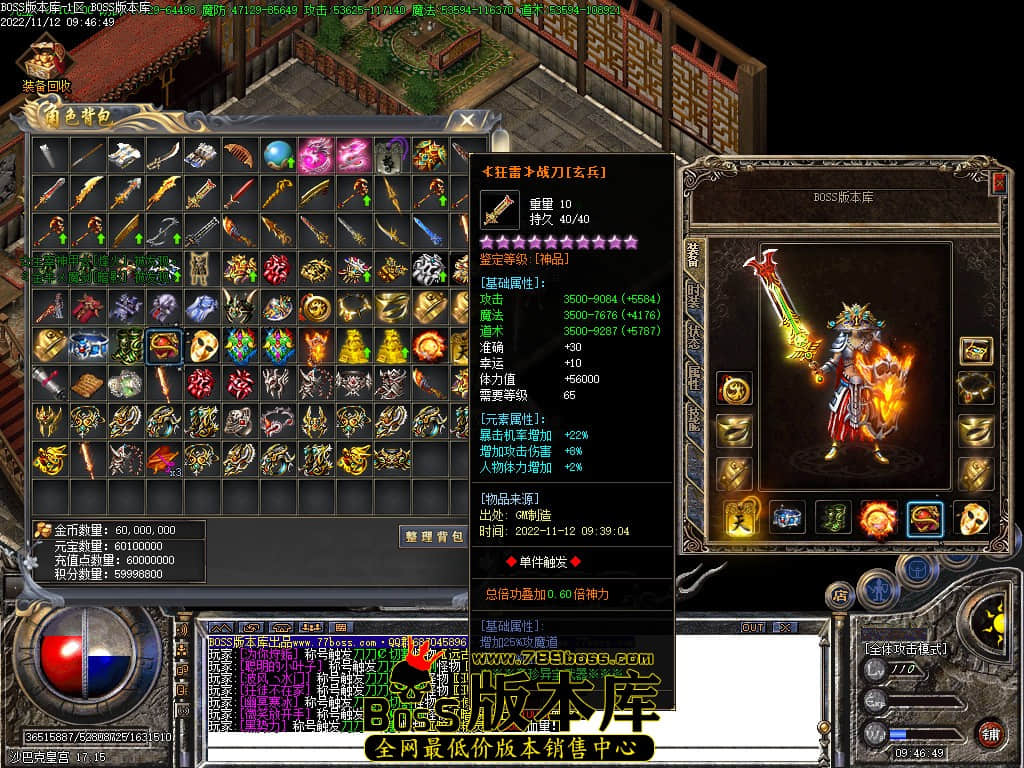
Task: Close the 角色背包 inventory window
Action: [466, 121]
